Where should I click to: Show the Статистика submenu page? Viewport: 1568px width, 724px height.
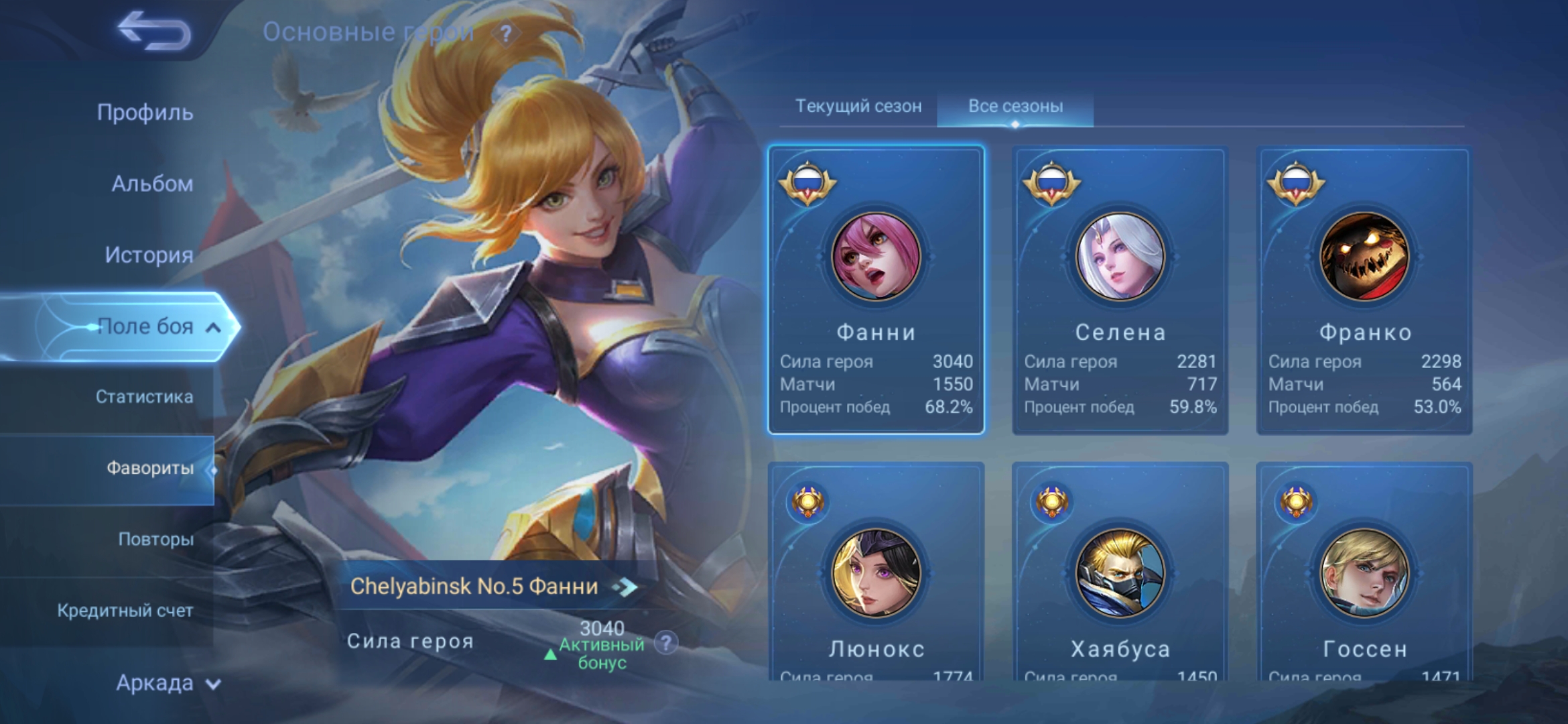(144, 397)
